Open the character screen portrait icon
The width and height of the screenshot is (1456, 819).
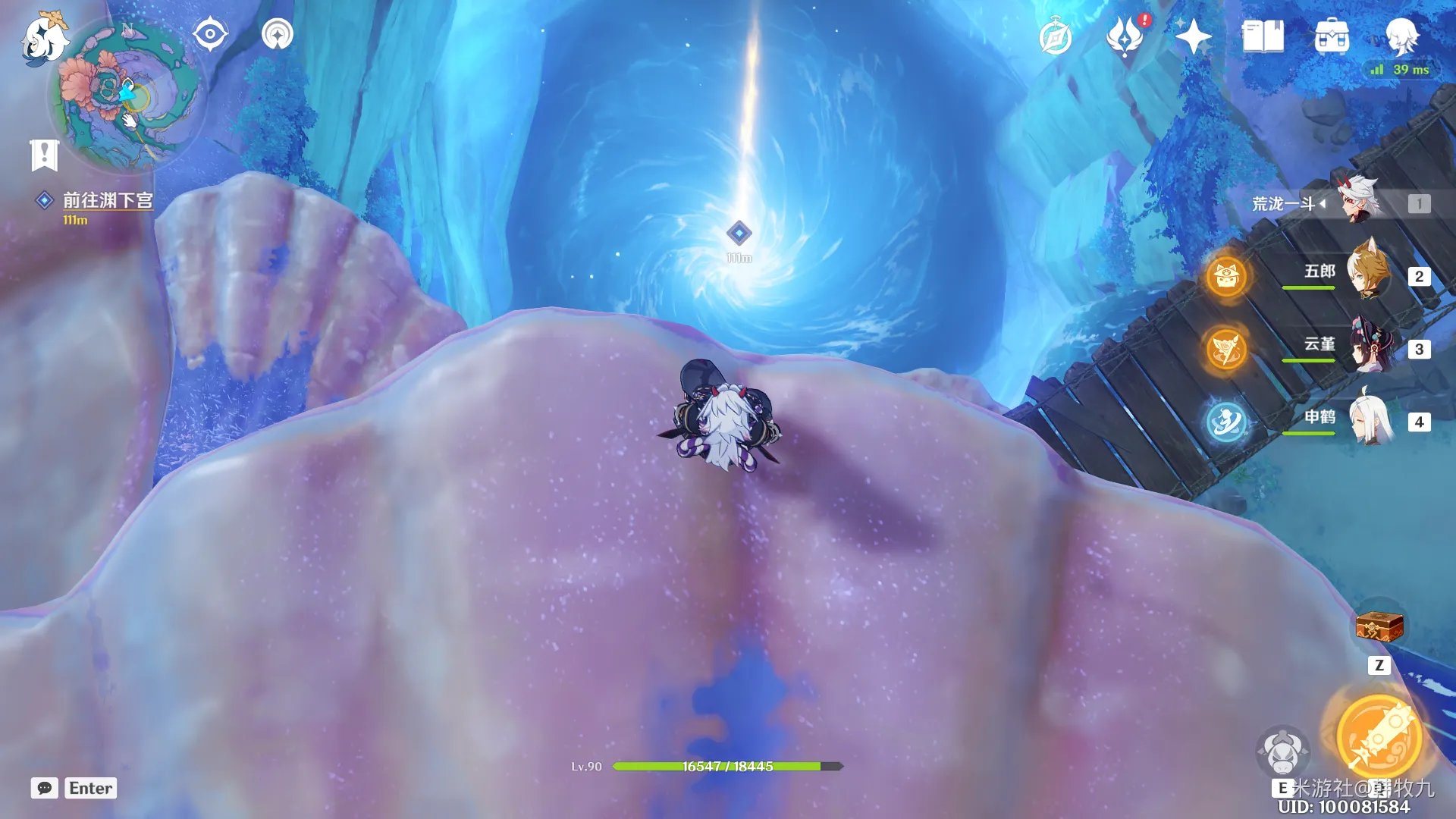click(1401, 35)
